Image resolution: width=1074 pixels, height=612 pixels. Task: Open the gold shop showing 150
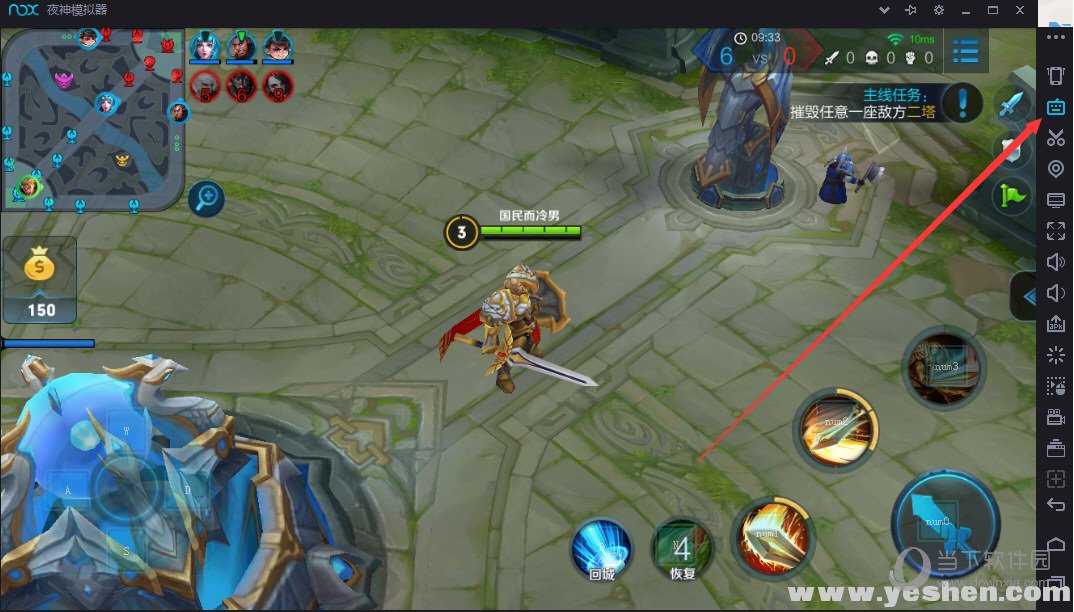coord(40,280)
